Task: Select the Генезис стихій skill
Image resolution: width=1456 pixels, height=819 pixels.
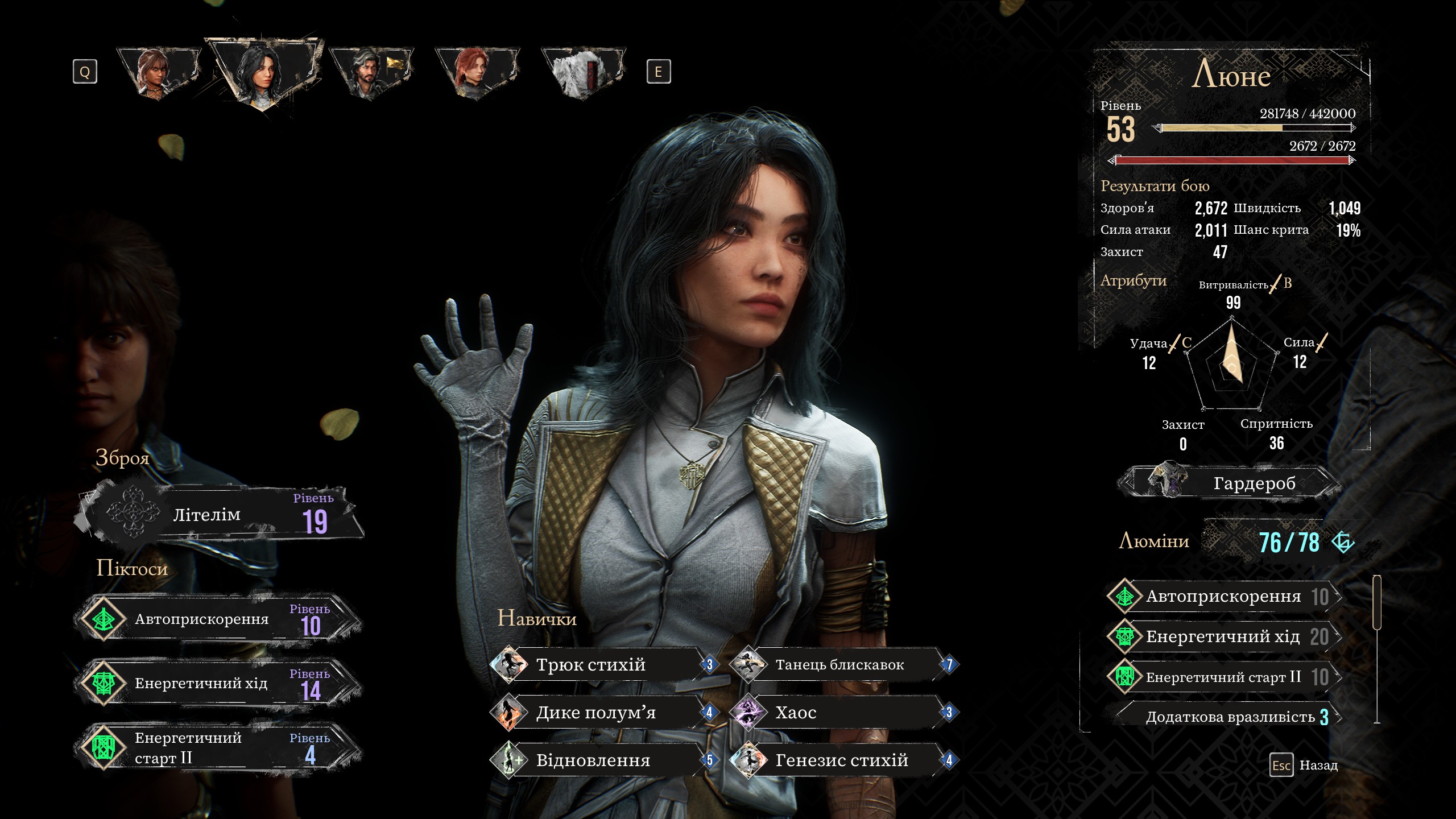Action: point(842,760)
